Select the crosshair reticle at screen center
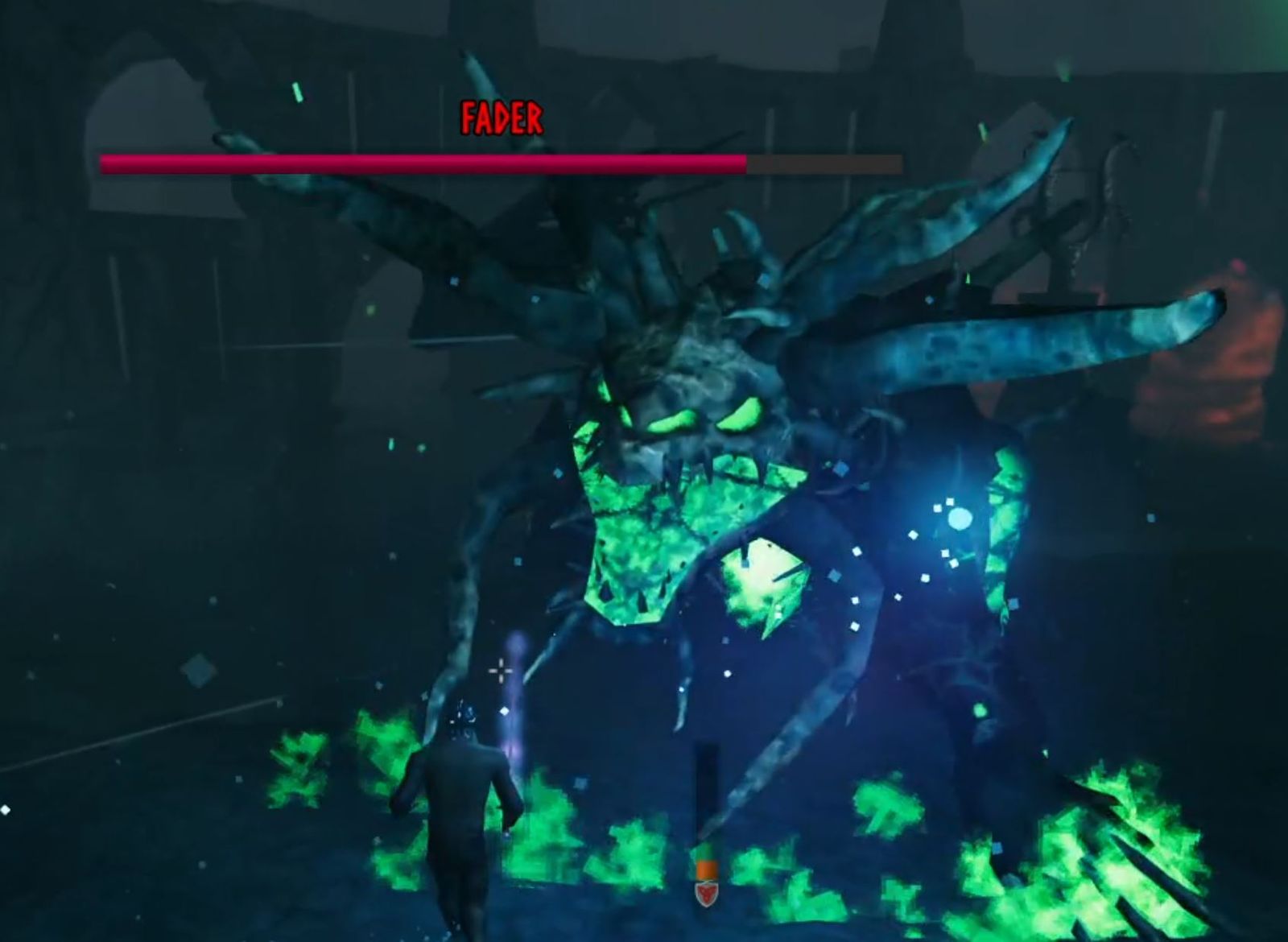The width and height of the screenshot is (1288, 942). 500,671
